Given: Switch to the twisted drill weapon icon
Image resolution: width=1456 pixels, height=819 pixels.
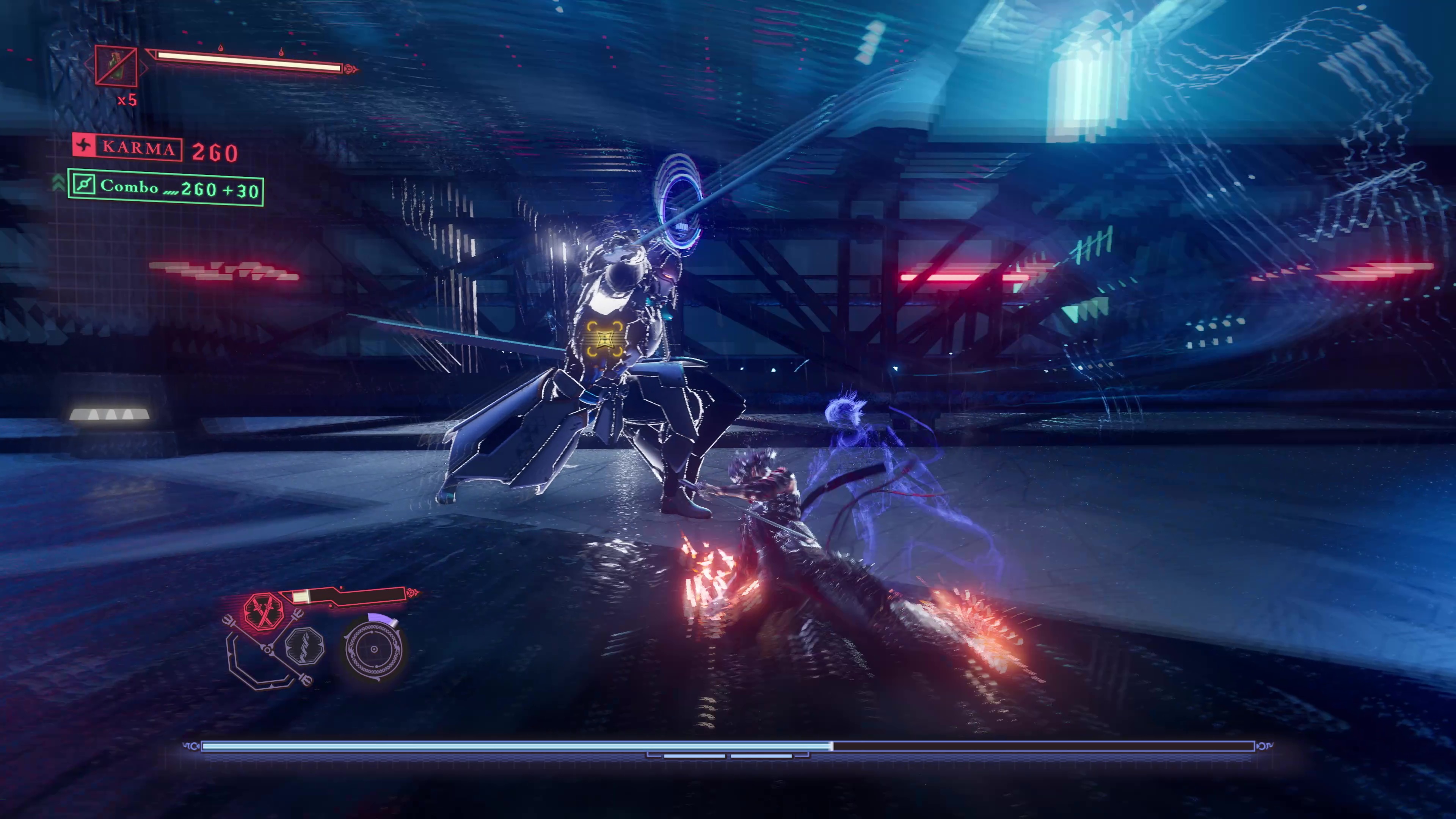Looking at the screenshot, I should pos(305,646).
